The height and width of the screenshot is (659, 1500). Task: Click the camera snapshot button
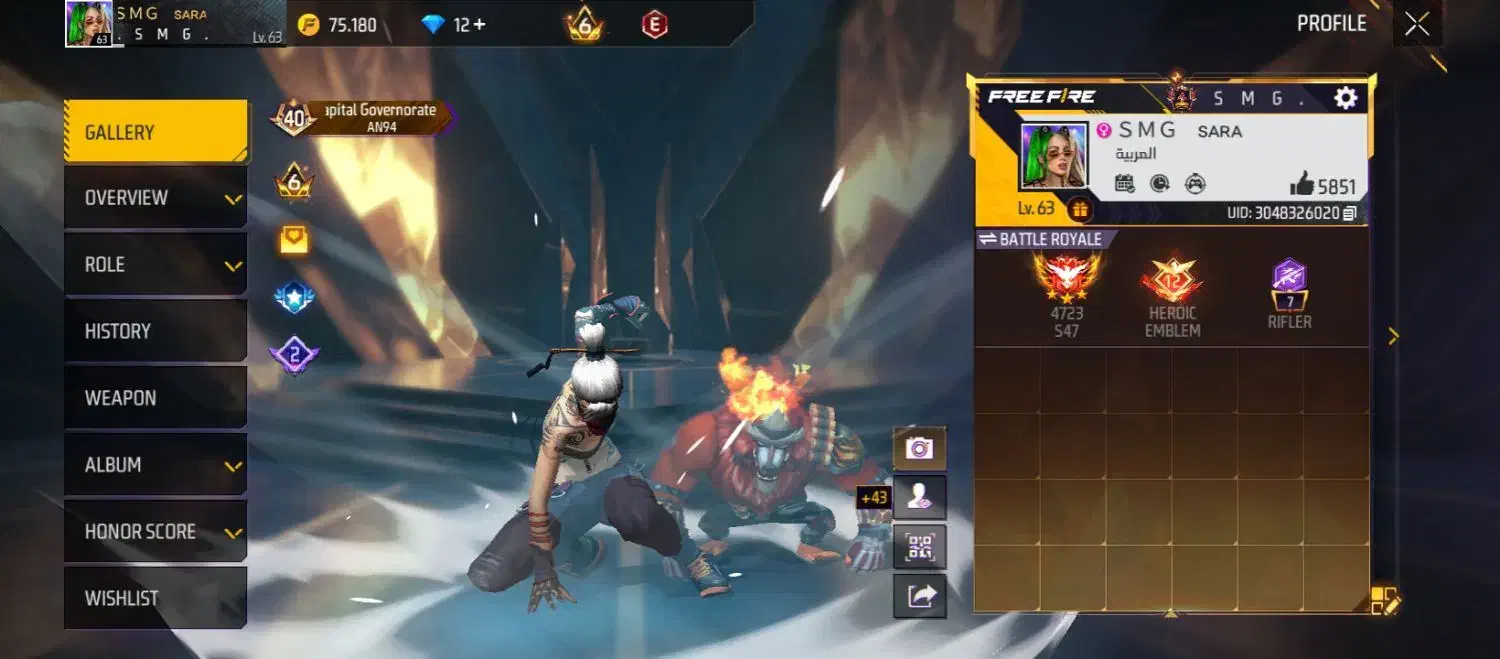coord(919,448)
